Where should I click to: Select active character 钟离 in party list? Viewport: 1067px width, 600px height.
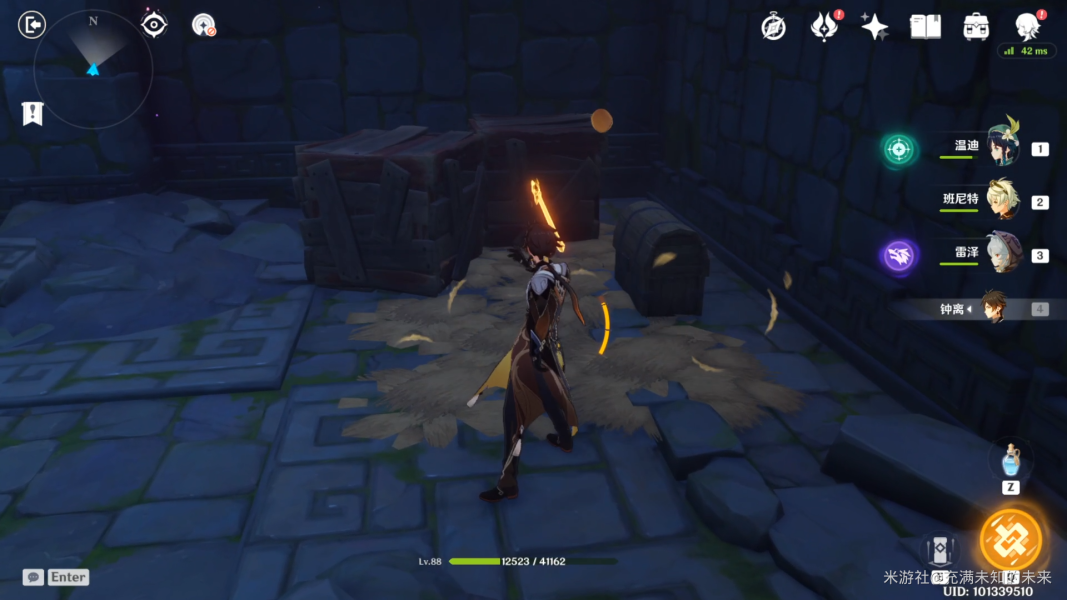pyautogui.click(x=992, y=308)
